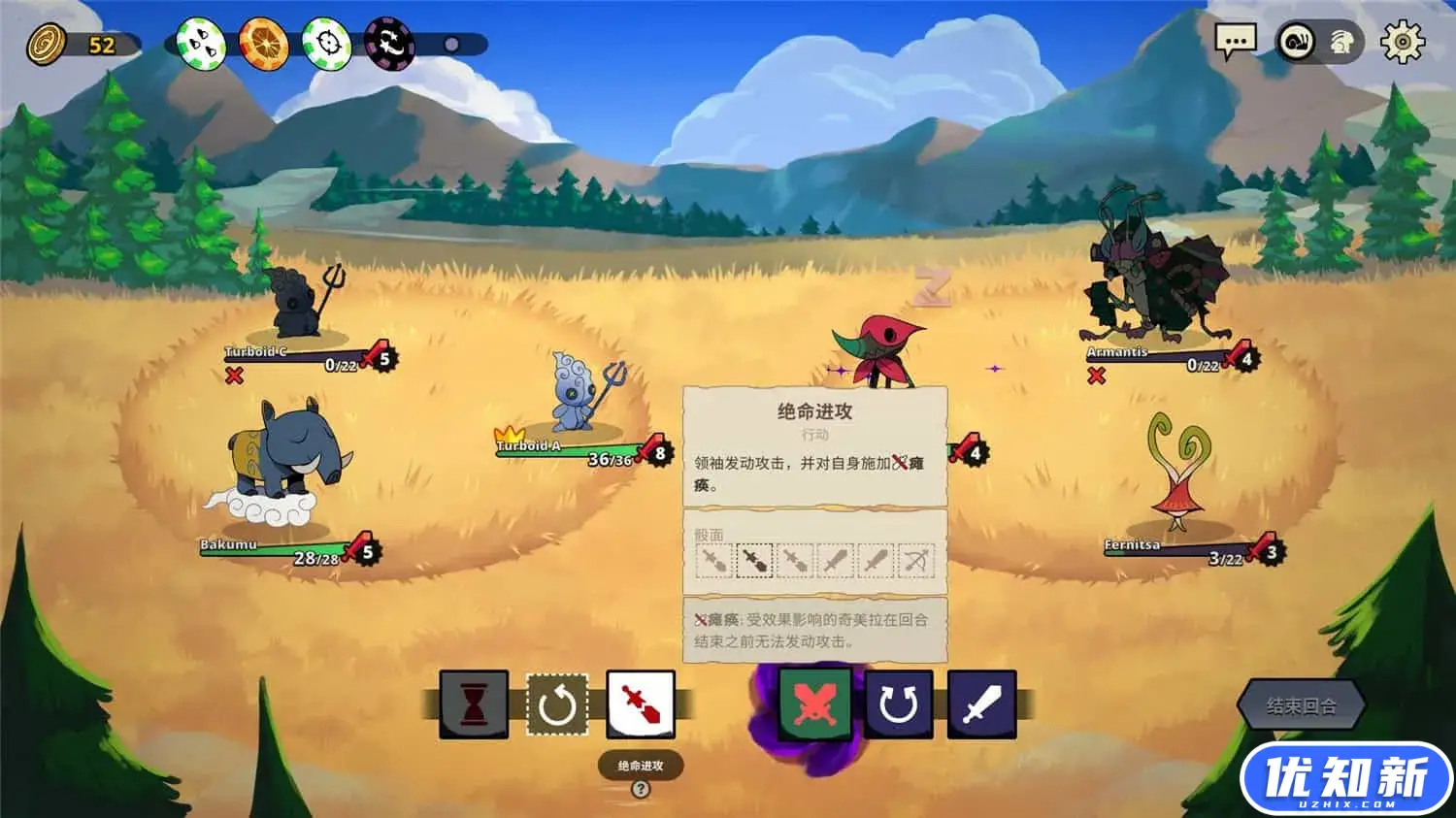Use the black swirling stars chip
The width and height of the screenshot is (1456, 818).
tap(389, 44)
